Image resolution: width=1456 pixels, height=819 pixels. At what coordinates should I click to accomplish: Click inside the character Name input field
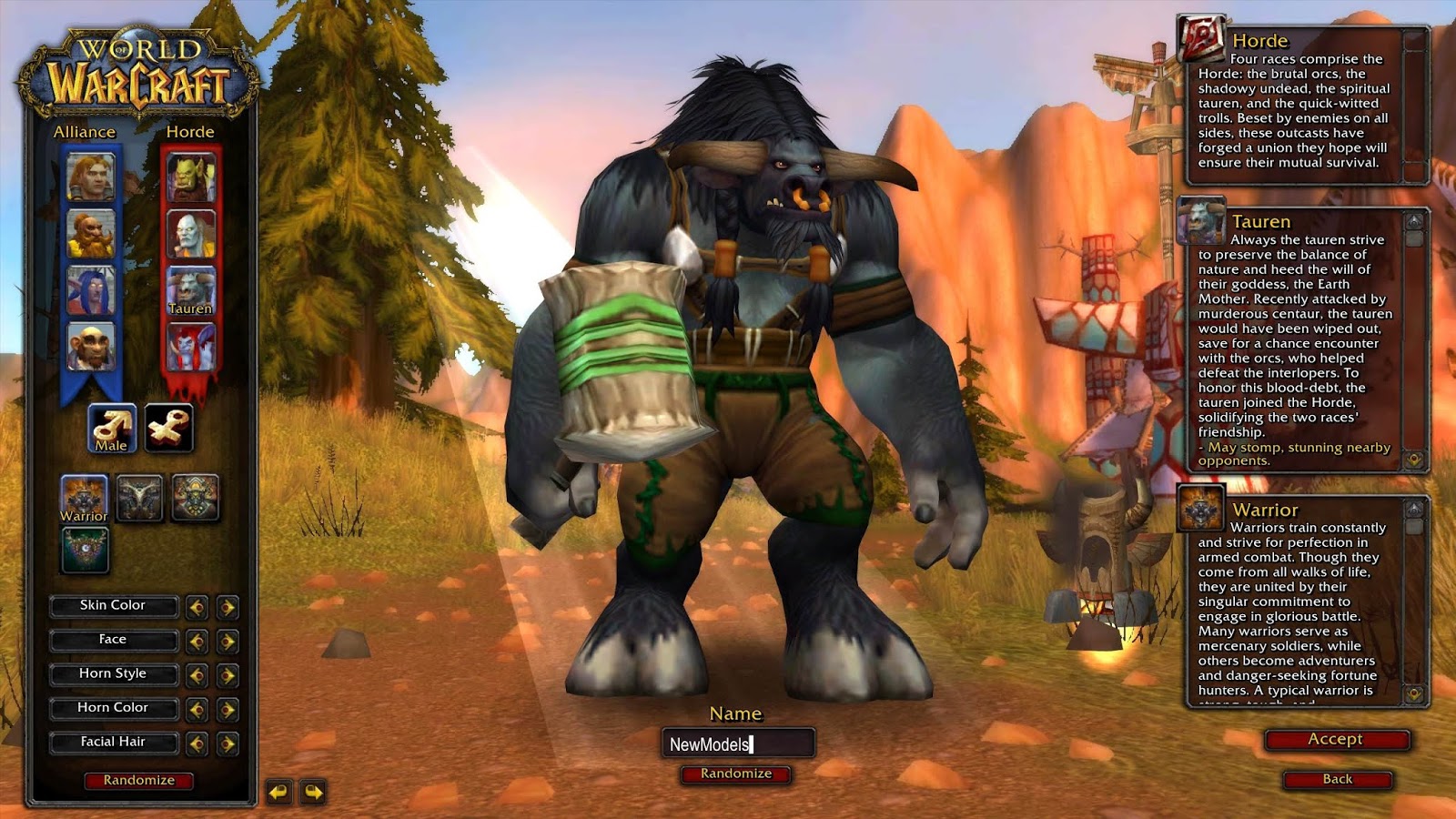pos(737,743)
